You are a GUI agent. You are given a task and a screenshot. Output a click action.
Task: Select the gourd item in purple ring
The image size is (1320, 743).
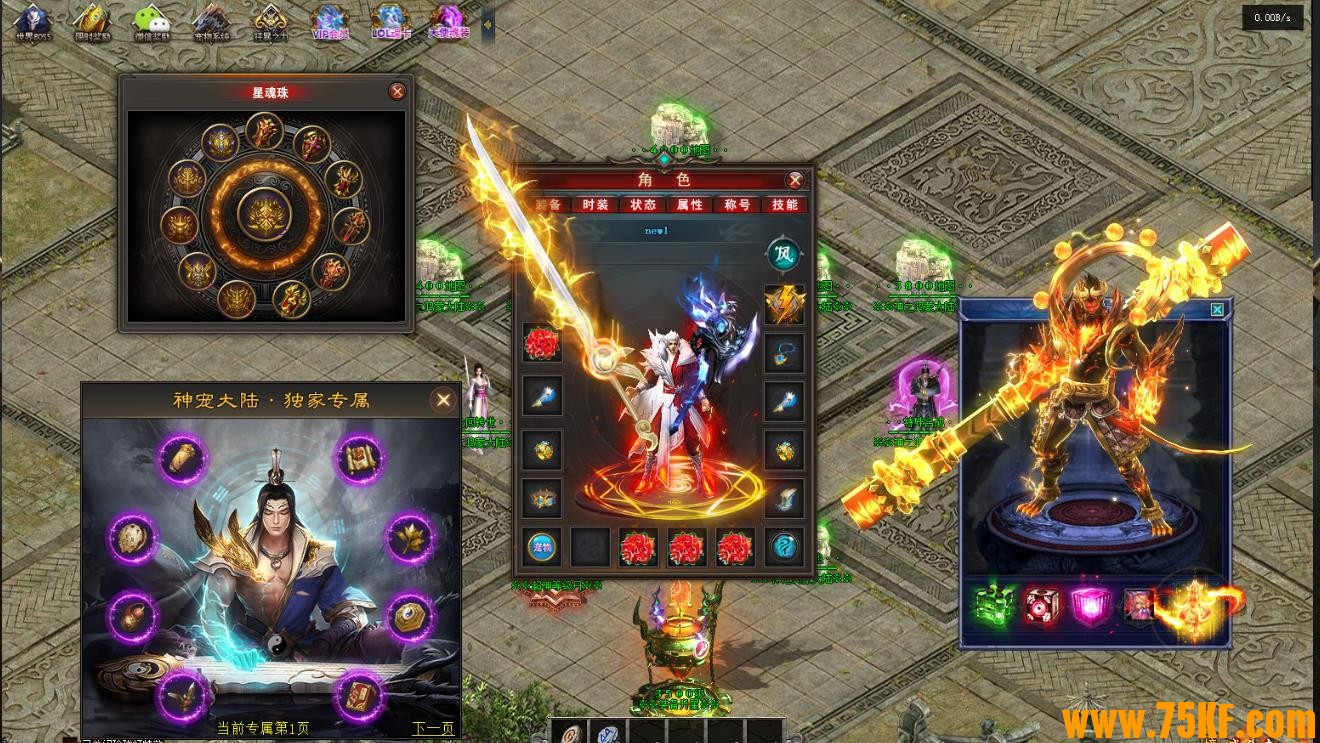click(133, 615)
